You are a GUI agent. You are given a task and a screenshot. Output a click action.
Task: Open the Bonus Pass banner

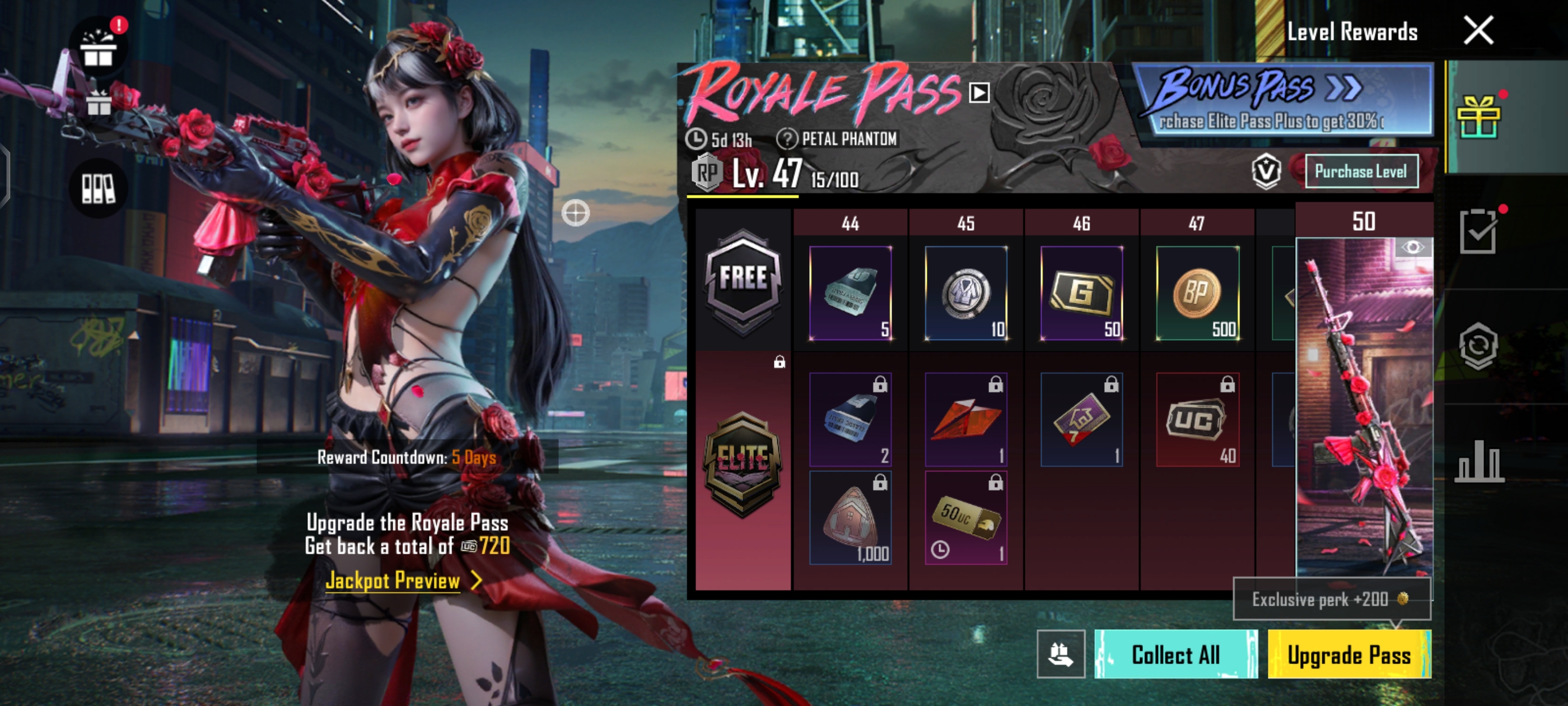pos(1282,100)
